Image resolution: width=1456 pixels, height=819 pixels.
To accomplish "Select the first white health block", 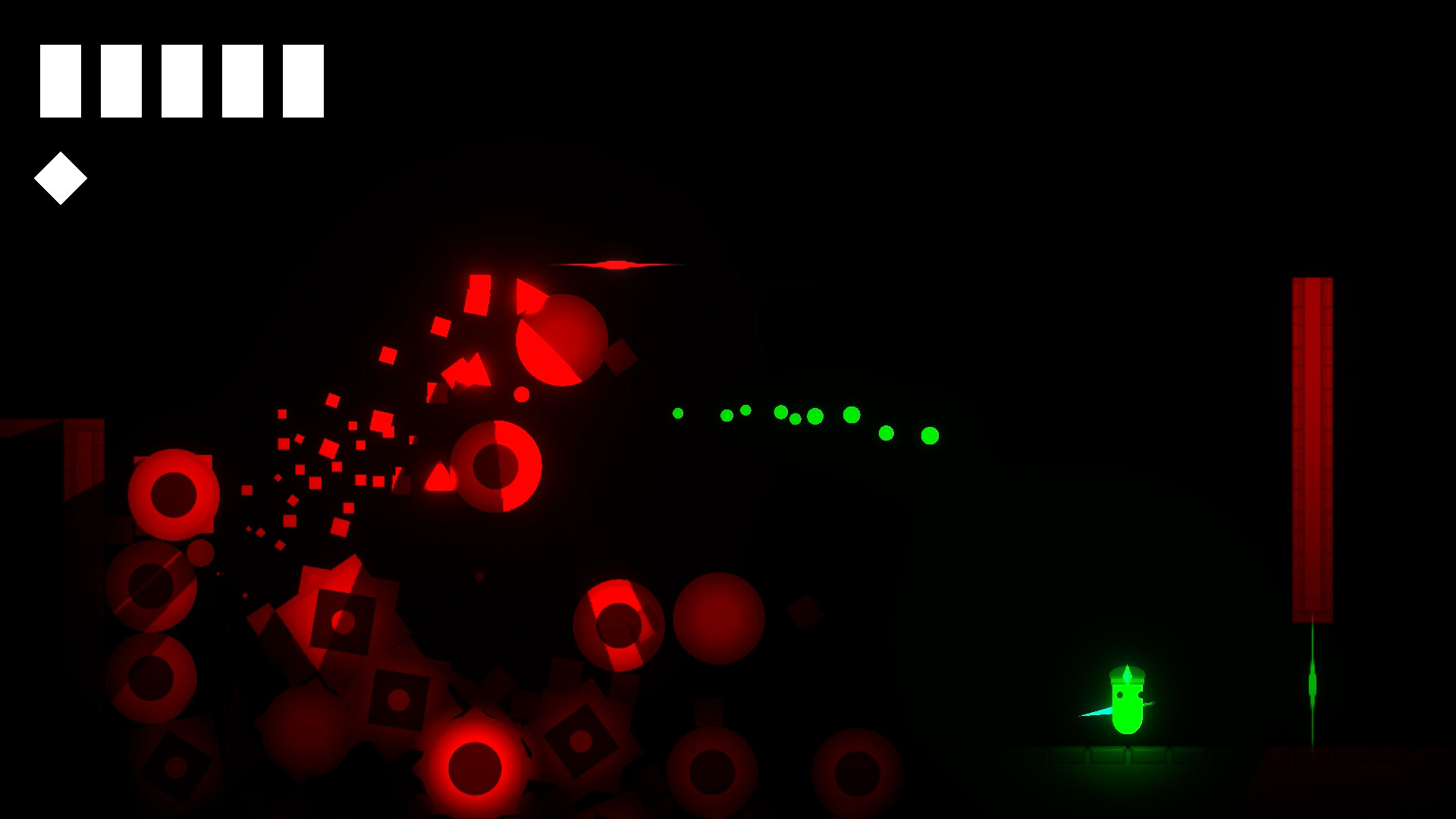I will pyautogui.click(x=60, y=82).
